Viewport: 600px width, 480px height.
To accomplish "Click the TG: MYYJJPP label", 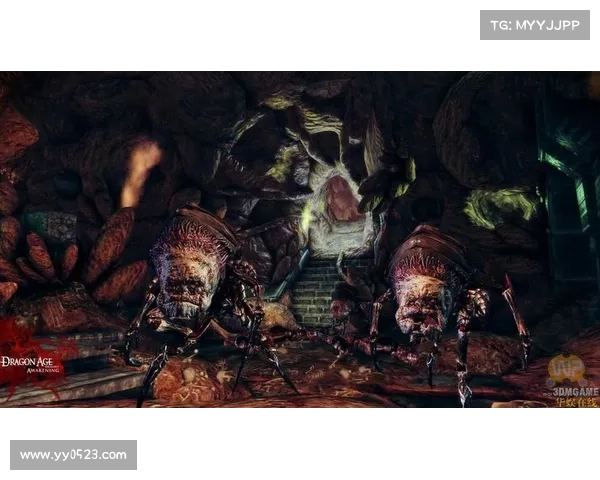I will pos(535,24).
